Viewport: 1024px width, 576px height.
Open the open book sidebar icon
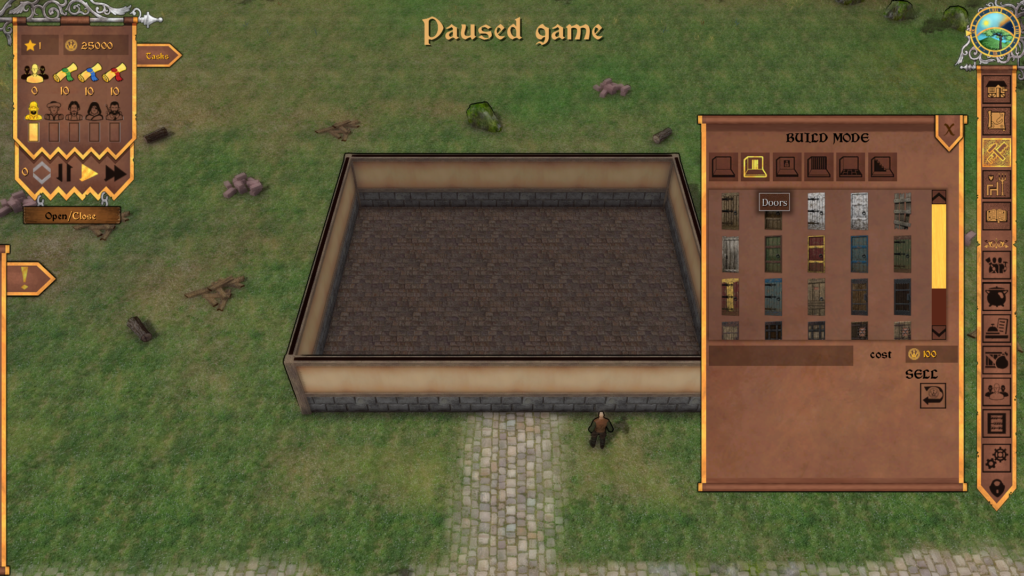997,215
